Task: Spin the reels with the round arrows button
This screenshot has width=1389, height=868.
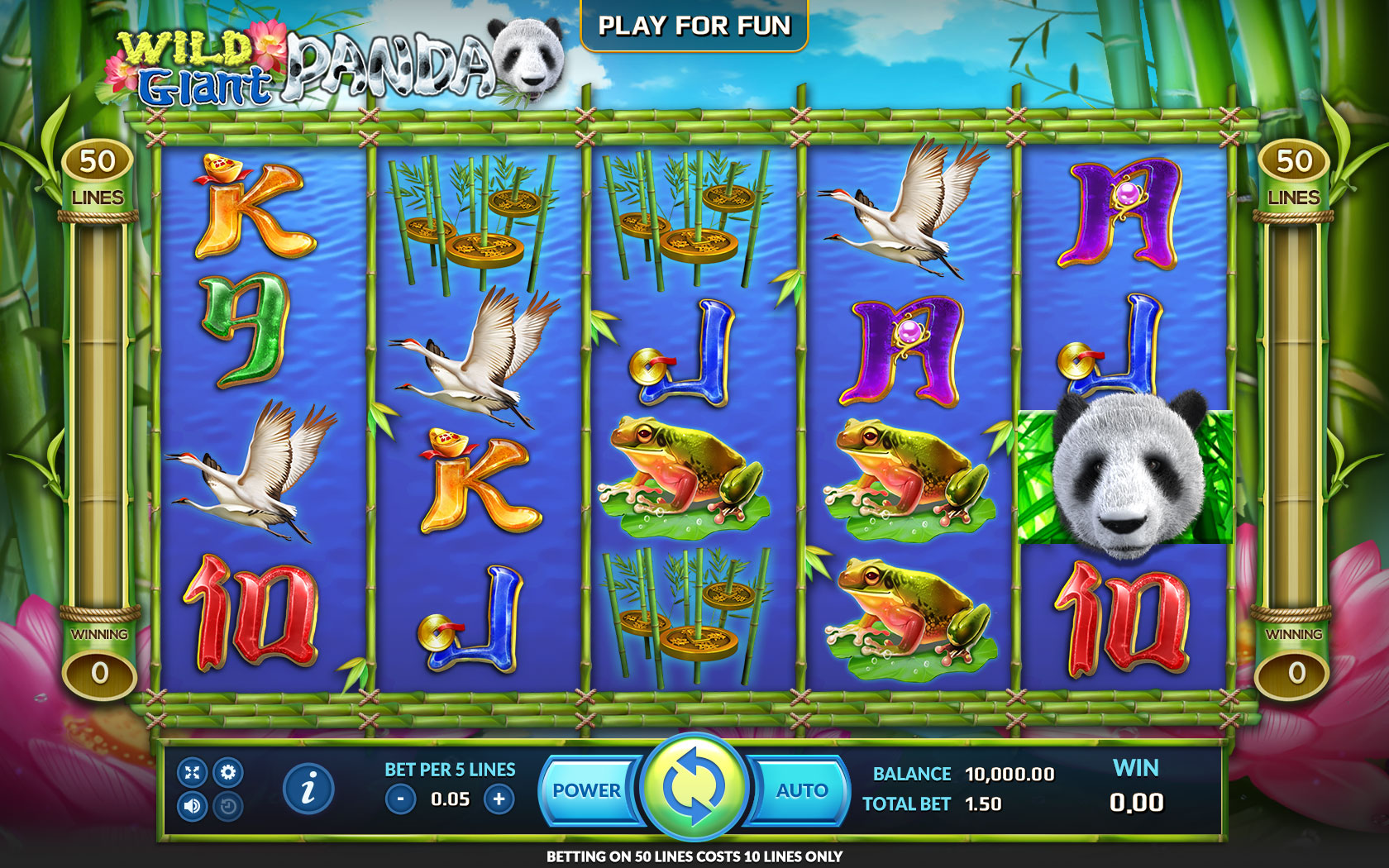Action: [x=694, y=786]
